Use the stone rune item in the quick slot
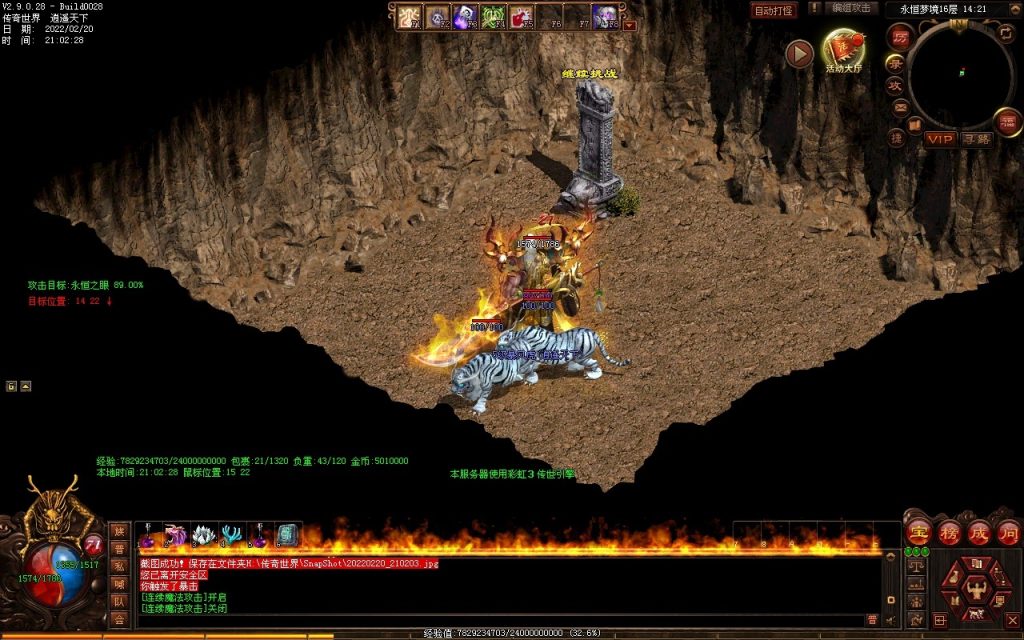The width and height of the screenshot is (1024, 640). (287, 535)
